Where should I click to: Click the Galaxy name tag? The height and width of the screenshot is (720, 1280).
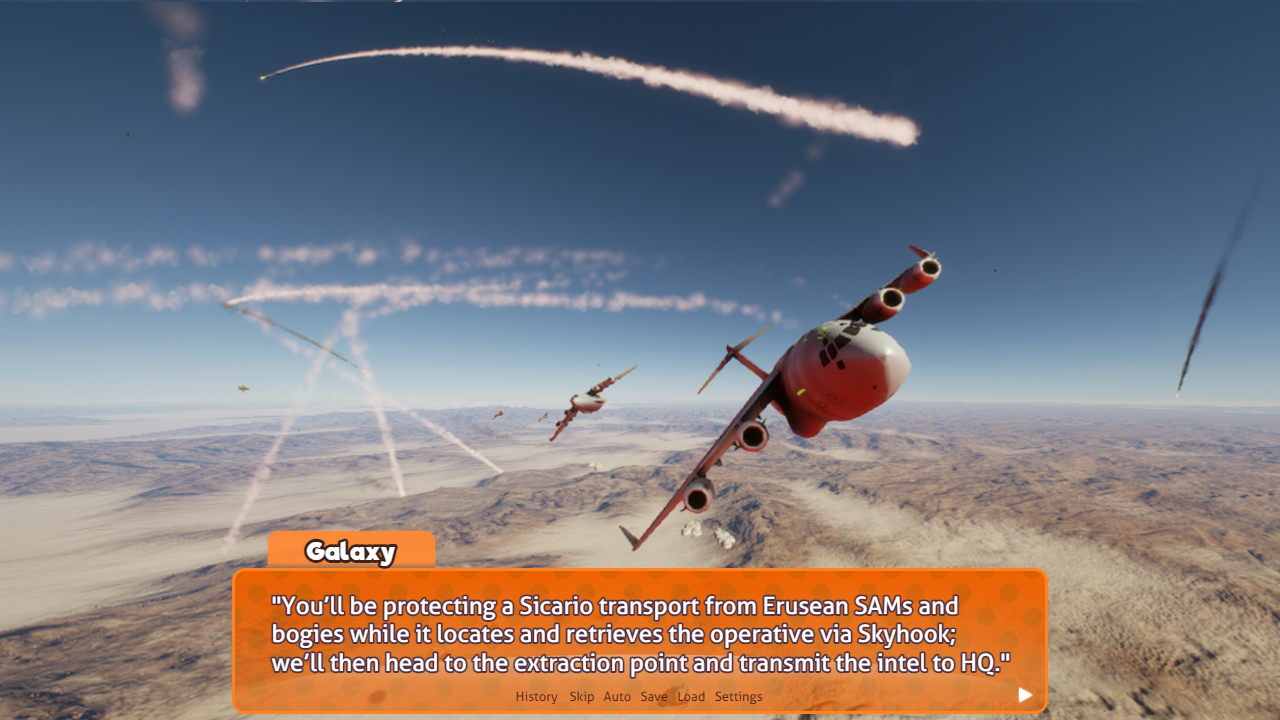(x=351, y=551)
